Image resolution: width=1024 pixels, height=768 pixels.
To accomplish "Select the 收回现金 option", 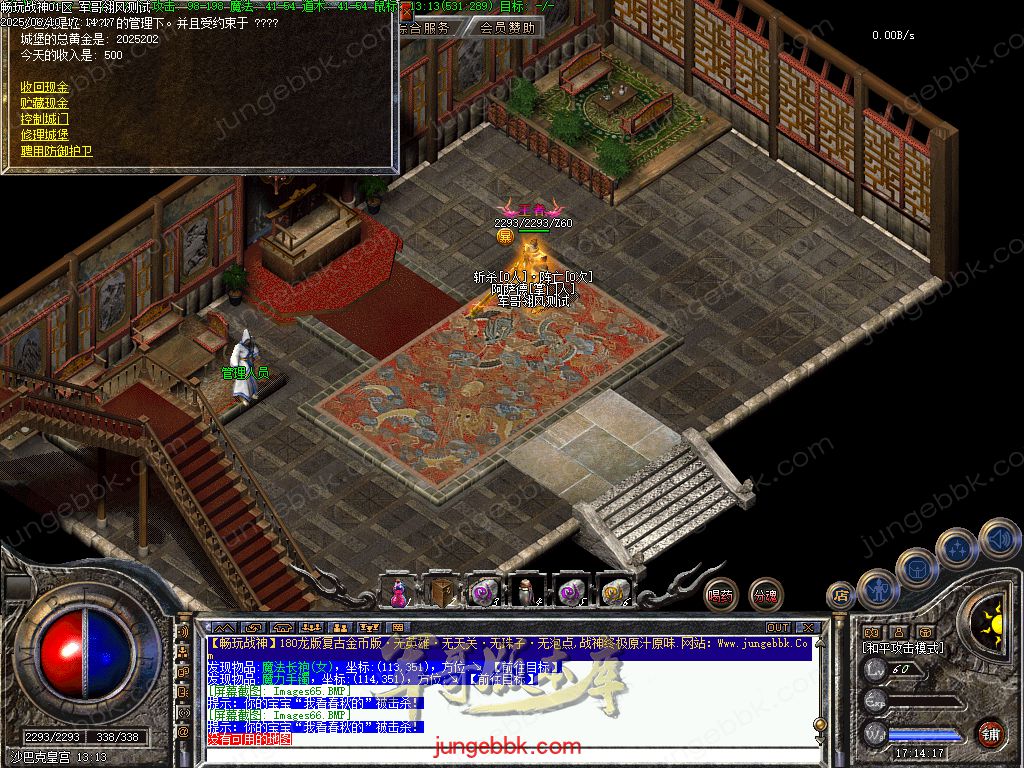I will pos(45,87).
